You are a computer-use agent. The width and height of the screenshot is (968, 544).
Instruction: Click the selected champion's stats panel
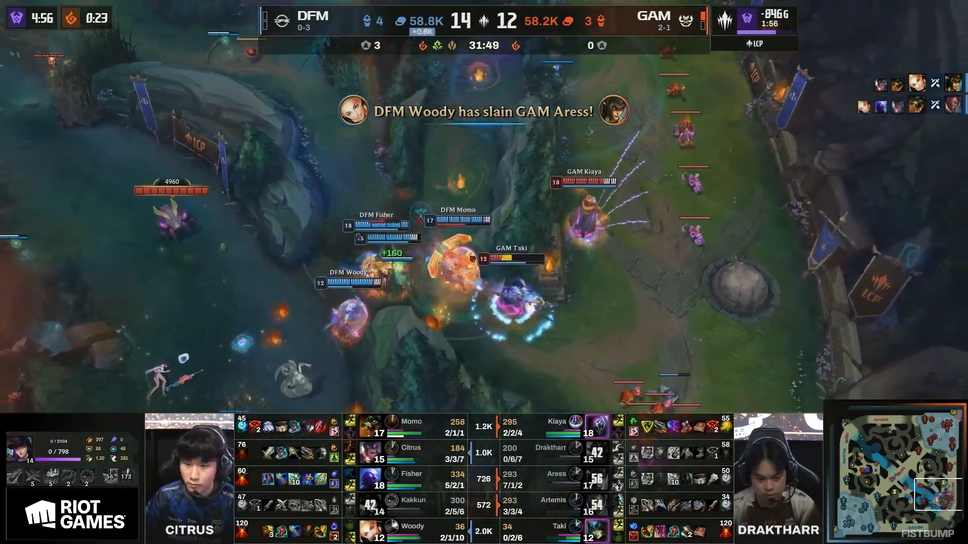coord(72,459)
